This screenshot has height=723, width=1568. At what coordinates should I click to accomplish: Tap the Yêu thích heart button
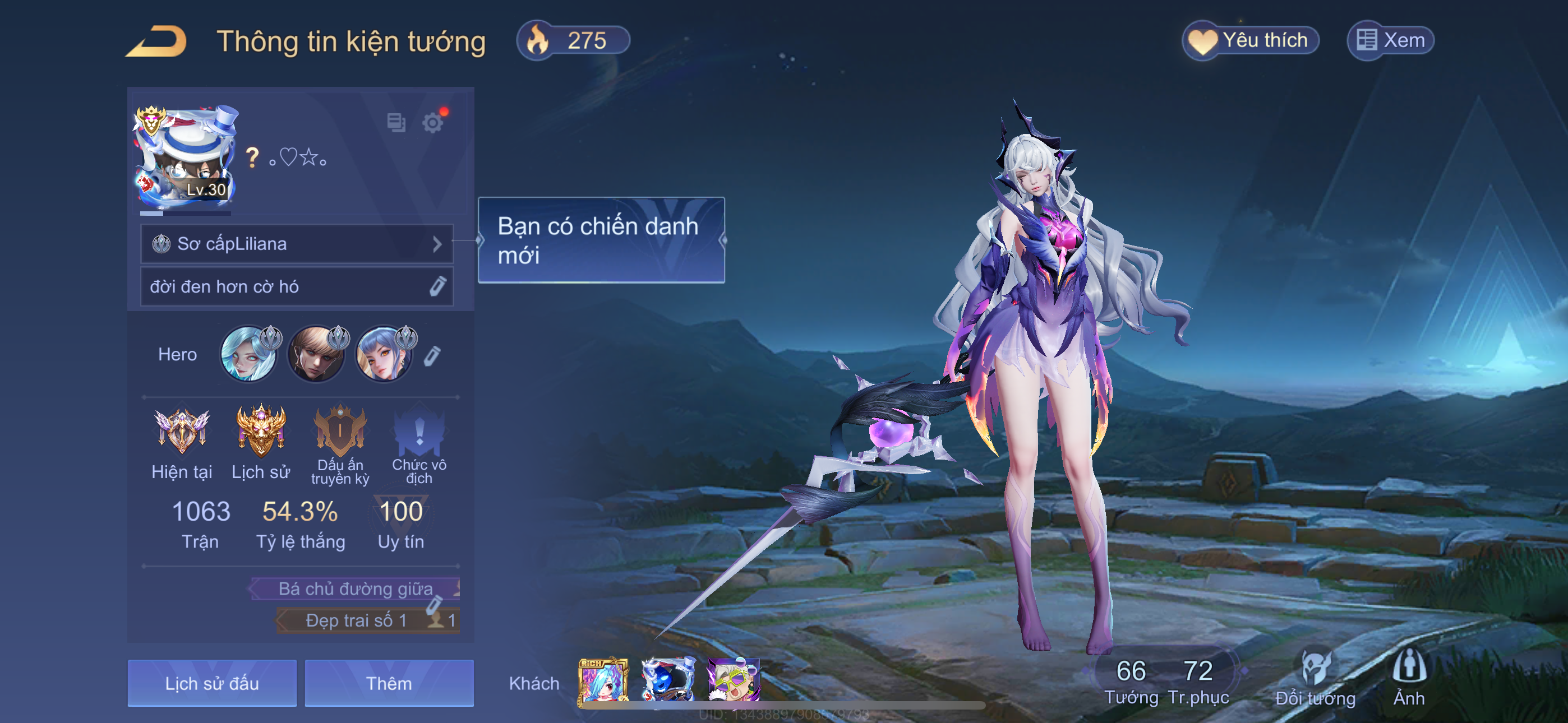(1250, 41)
